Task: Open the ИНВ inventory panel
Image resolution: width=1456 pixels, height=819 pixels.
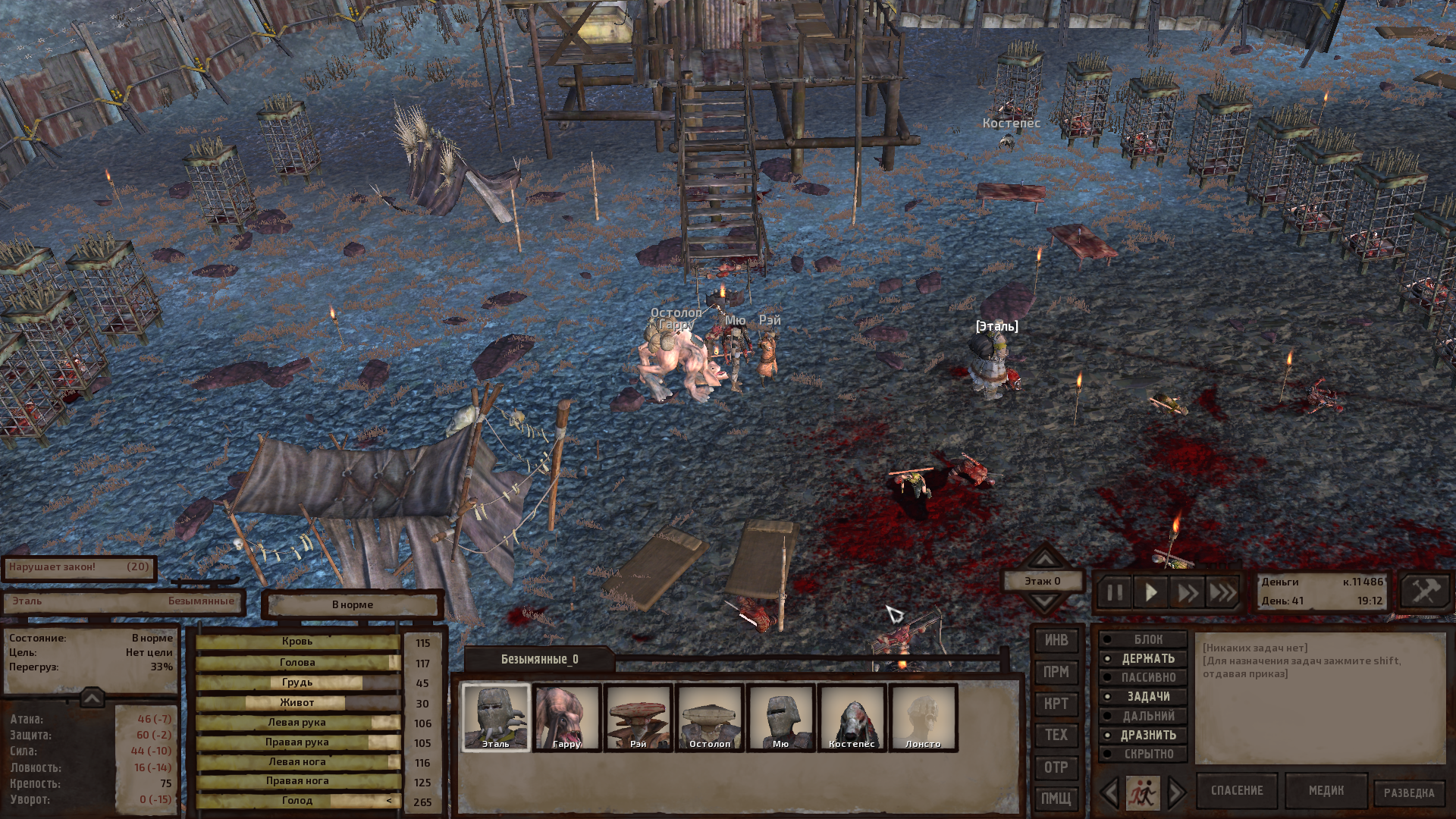Action: coord(1056,641)
